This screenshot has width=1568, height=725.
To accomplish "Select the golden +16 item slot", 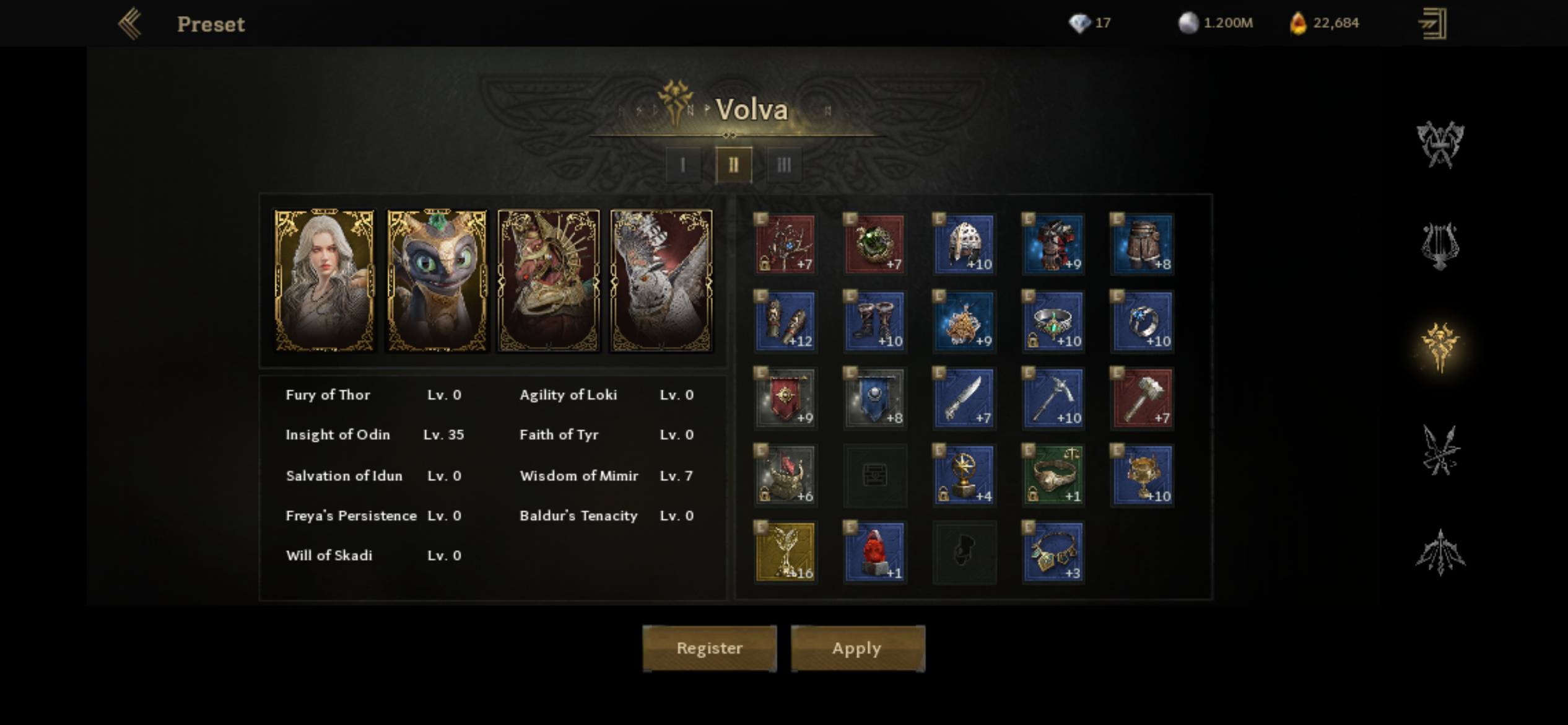I will (x=786, y=551).
